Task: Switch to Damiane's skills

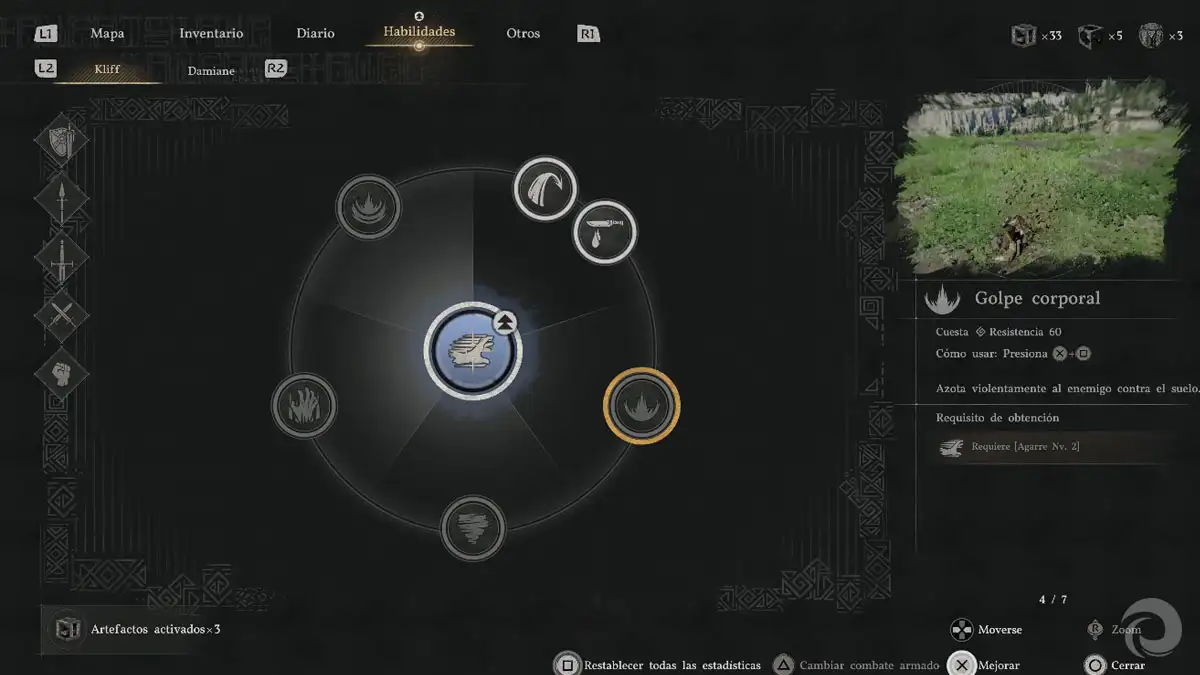Action: (211, 70)
